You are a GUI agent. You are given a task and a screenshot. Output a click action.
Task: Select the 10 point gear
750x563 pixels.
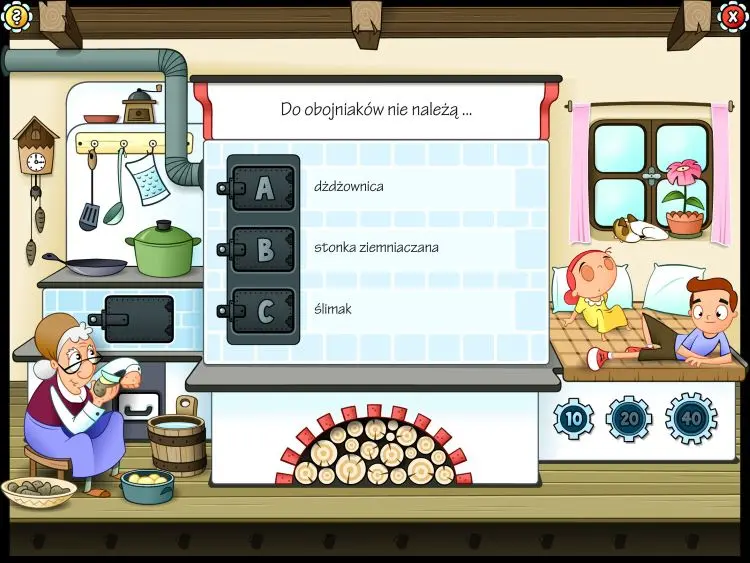tap(573, 419)
